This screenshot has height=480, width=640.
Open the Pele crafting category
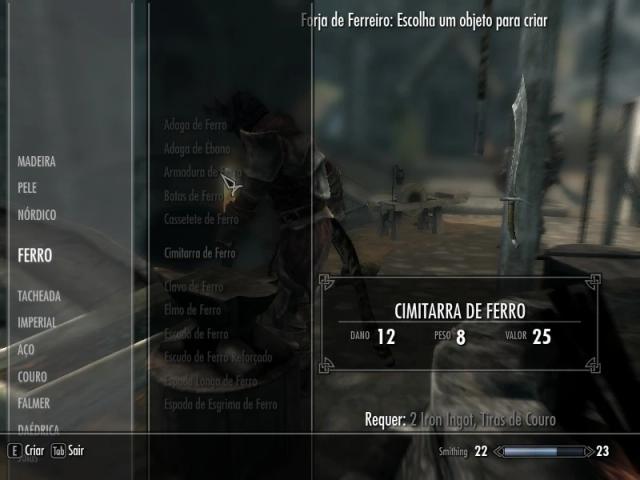click(x=28, y=187)
